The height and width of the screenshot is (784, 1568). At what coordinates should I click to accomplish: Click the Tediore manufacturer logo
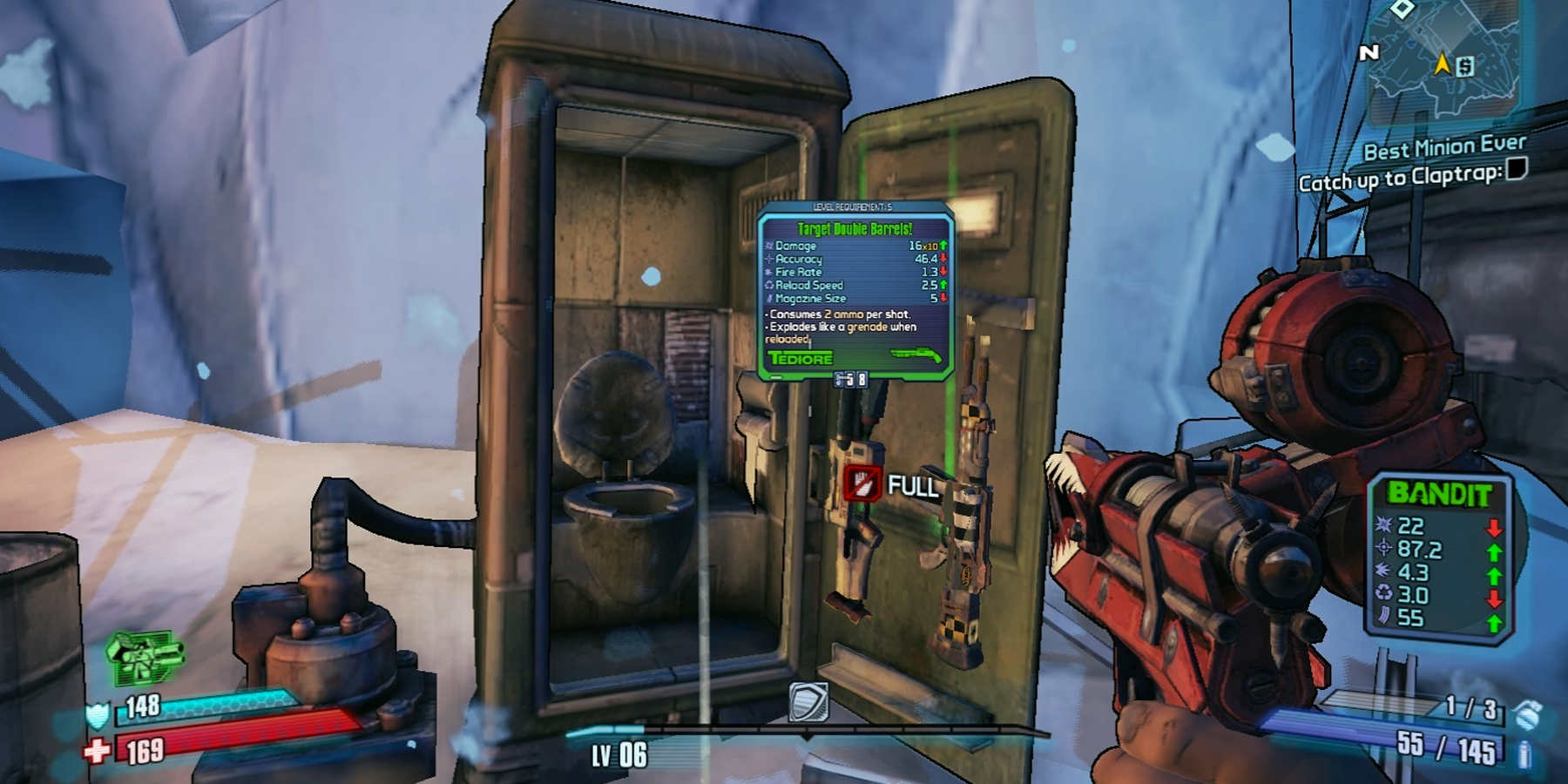pos(801,358)
